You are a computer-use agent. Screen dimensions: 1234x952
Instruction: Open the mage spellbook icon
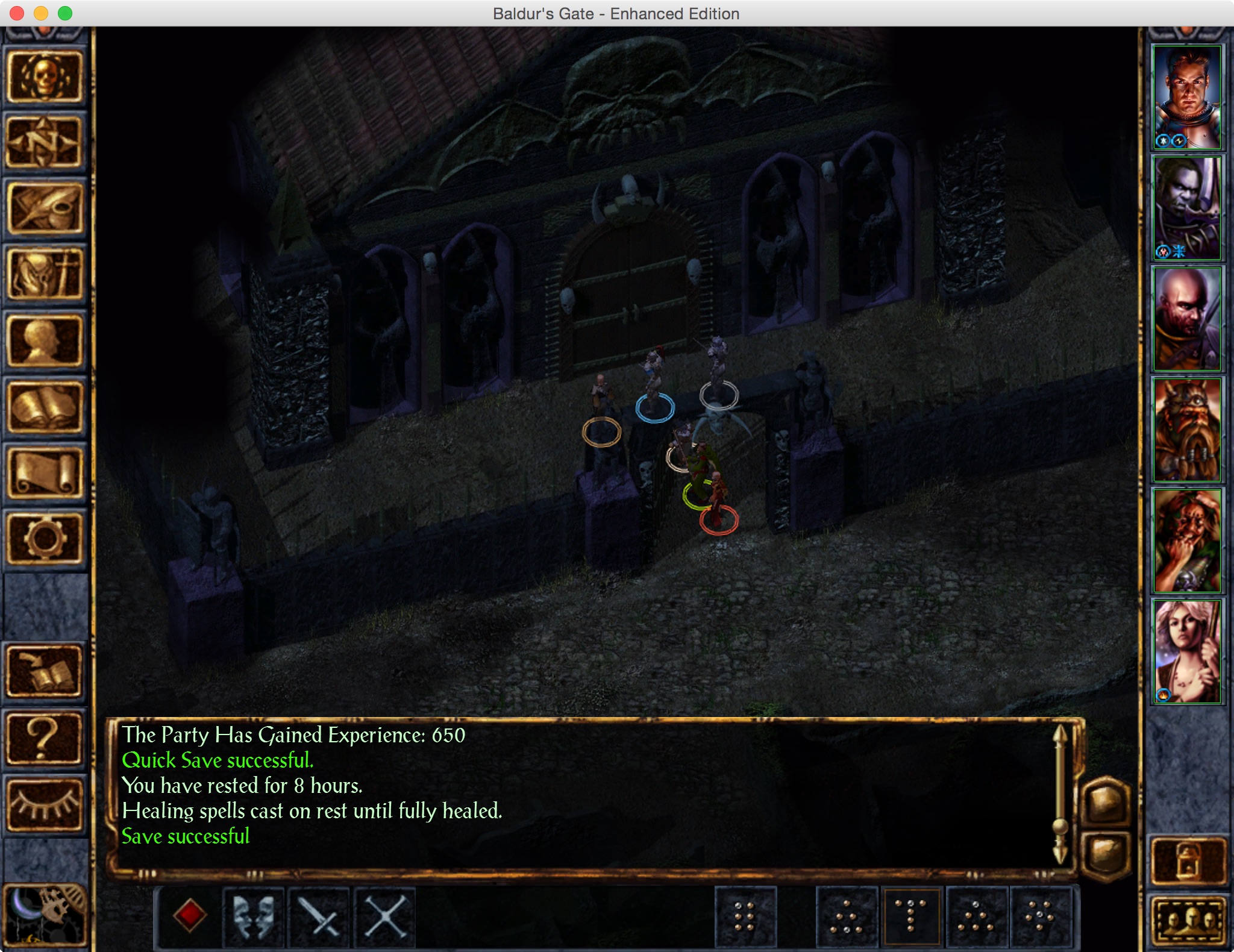(45, 408)
